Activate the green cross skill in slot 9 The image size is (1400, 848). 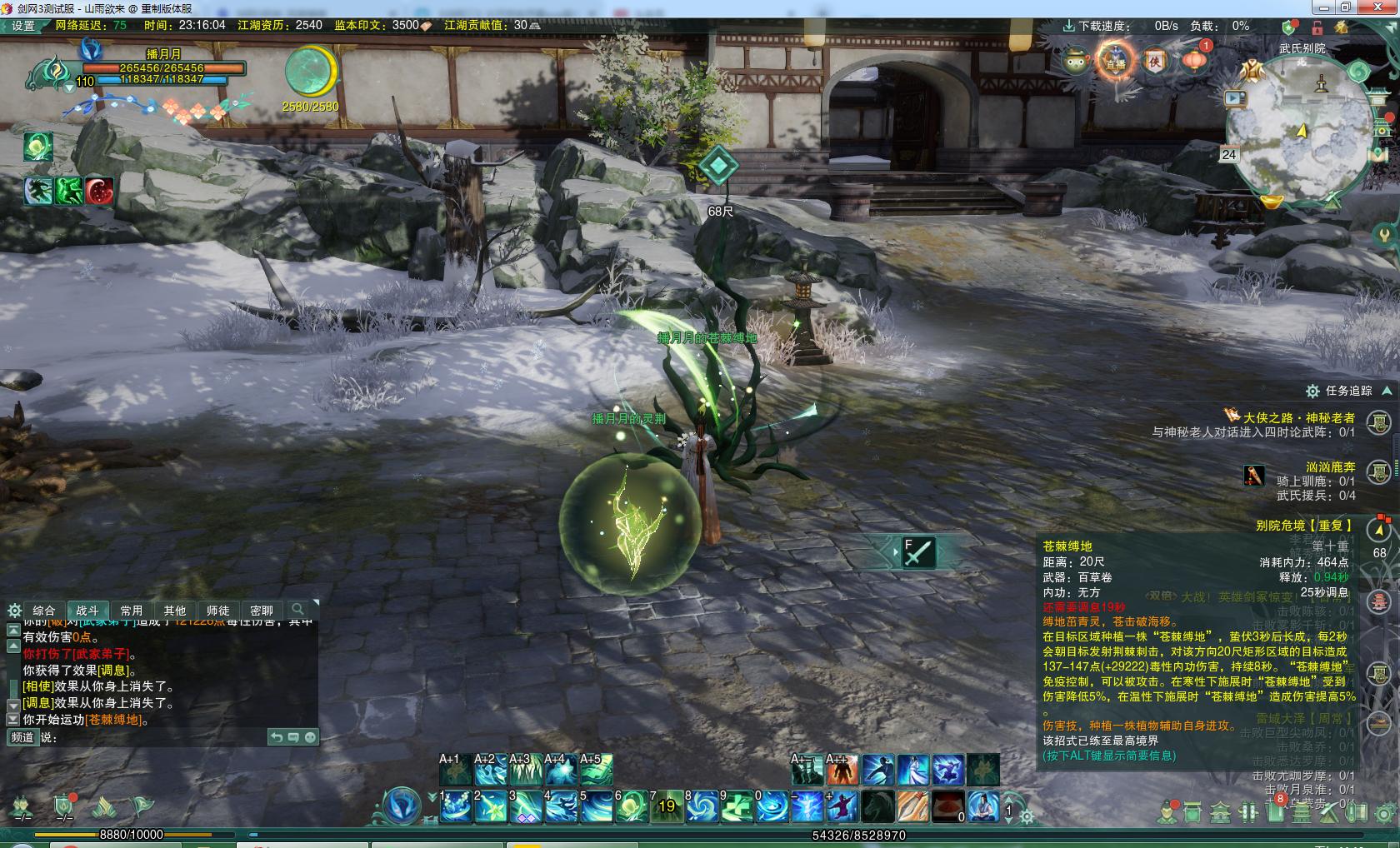point(736,806)
